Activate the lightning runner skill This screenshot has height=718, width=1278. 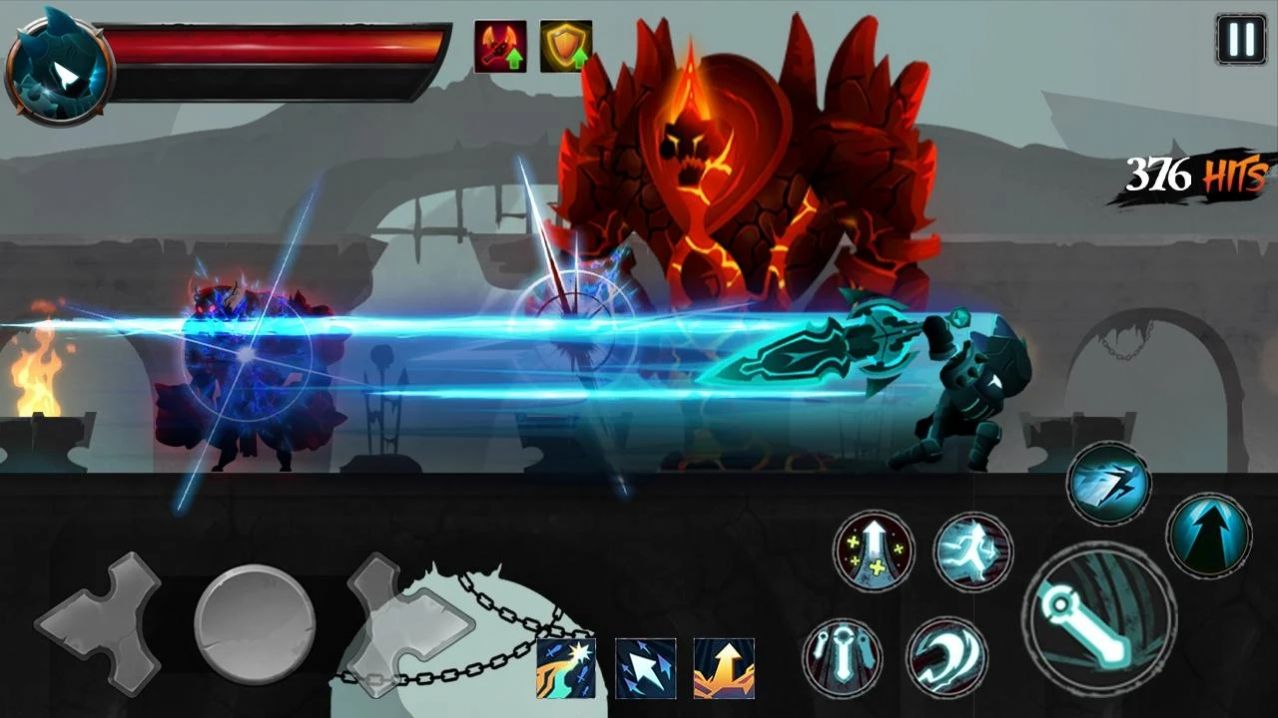point(973,553)
